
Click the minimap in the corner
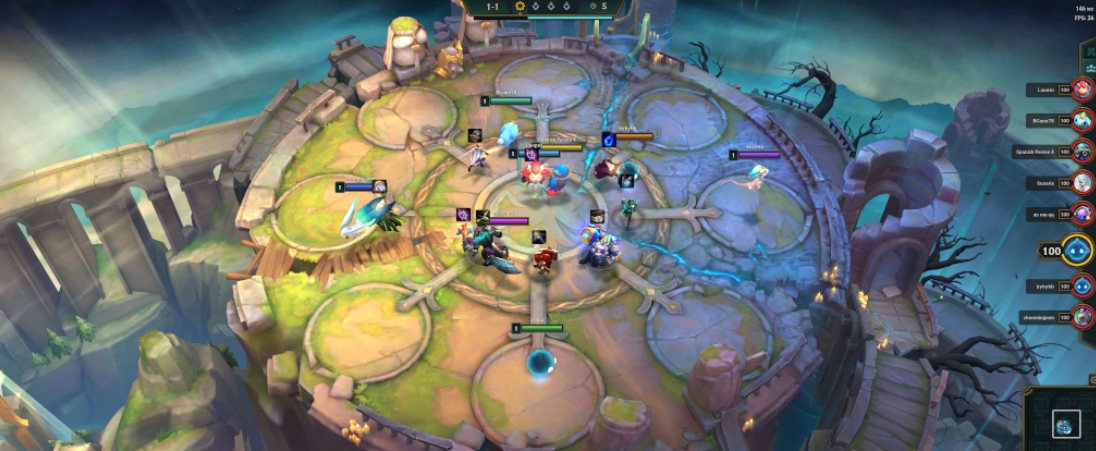pyautogui.click(x=1065, y=424)
